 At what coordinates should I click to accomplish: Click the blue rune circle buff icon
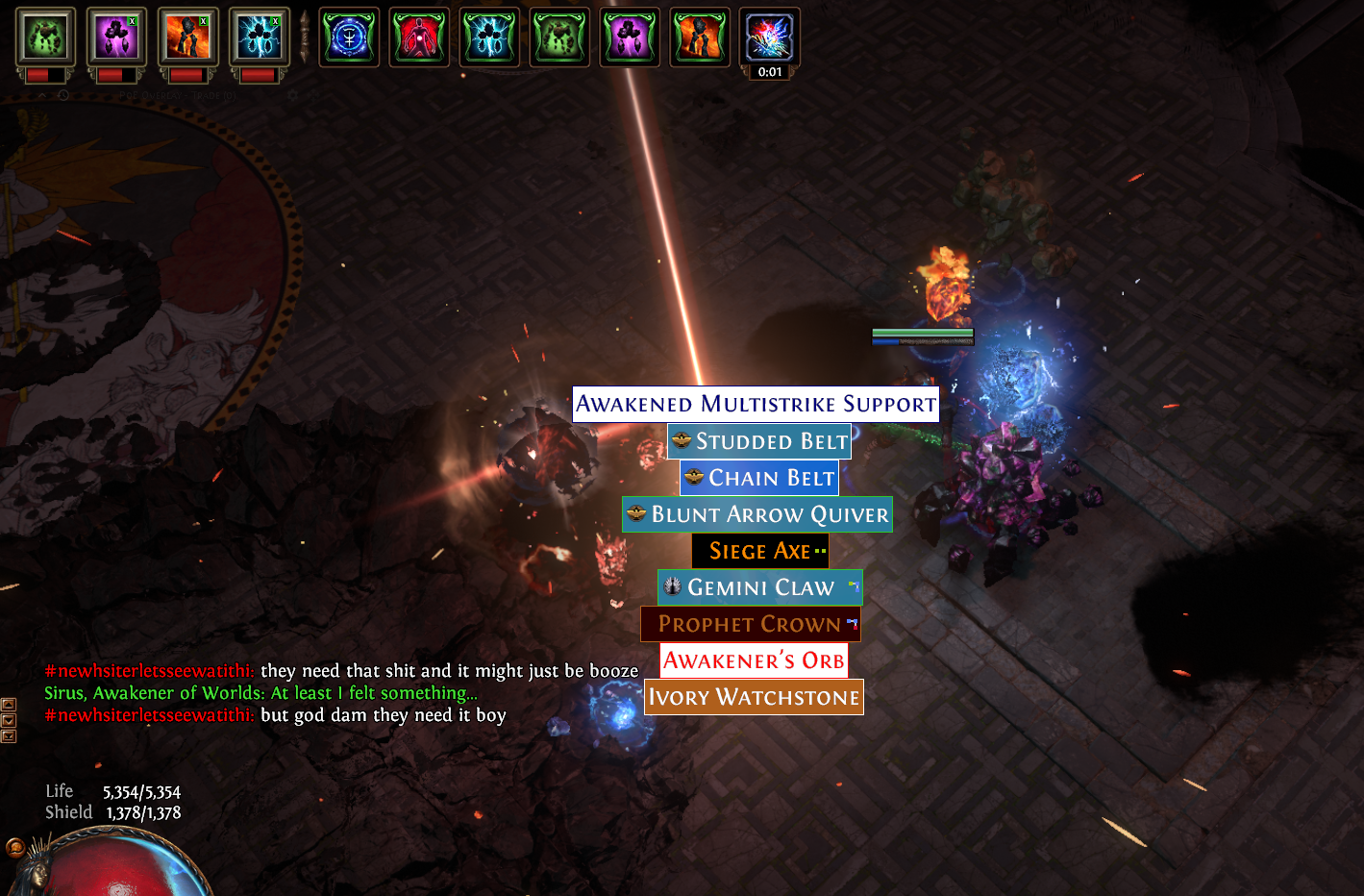click(x=349, y=38)
